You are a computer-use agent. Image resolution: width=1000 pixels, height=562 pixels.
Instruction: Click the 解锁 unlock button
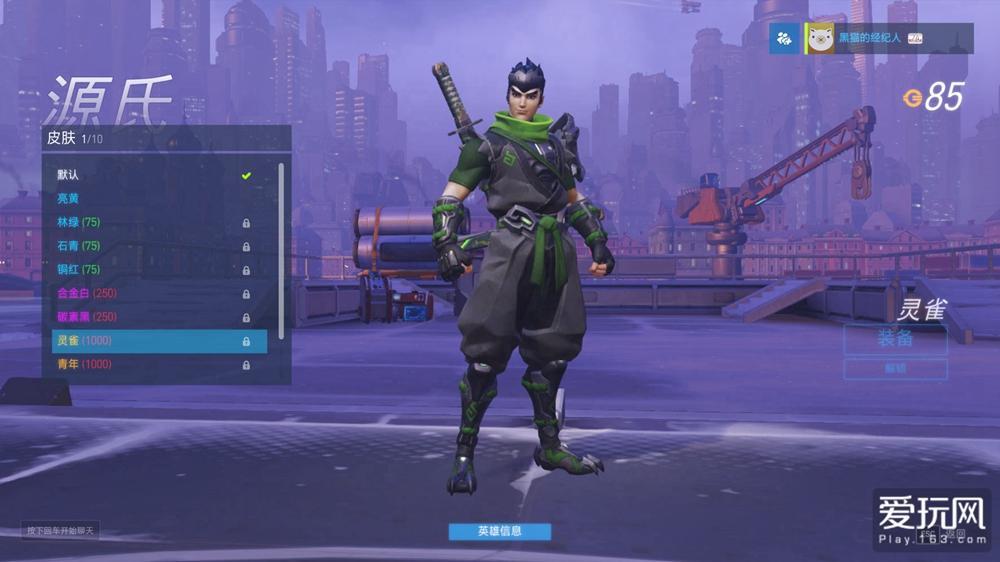(895, 369)
